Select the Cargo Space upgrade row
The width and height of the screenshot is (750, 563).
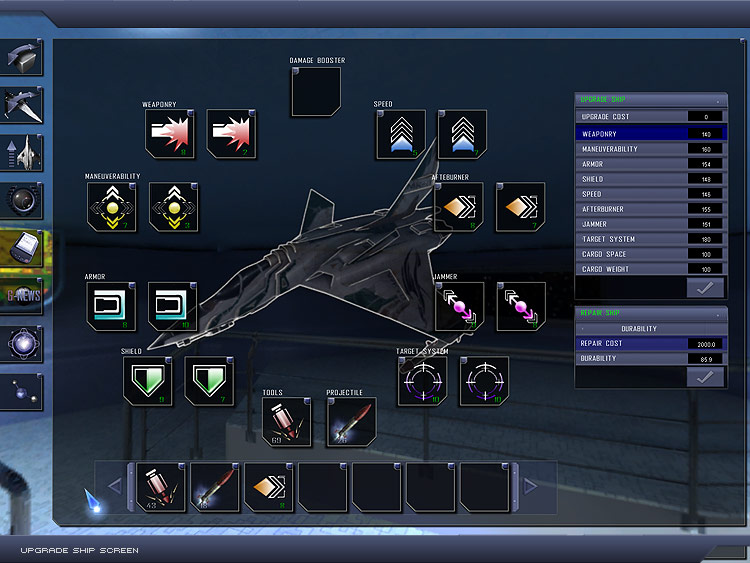click(650, 254)
